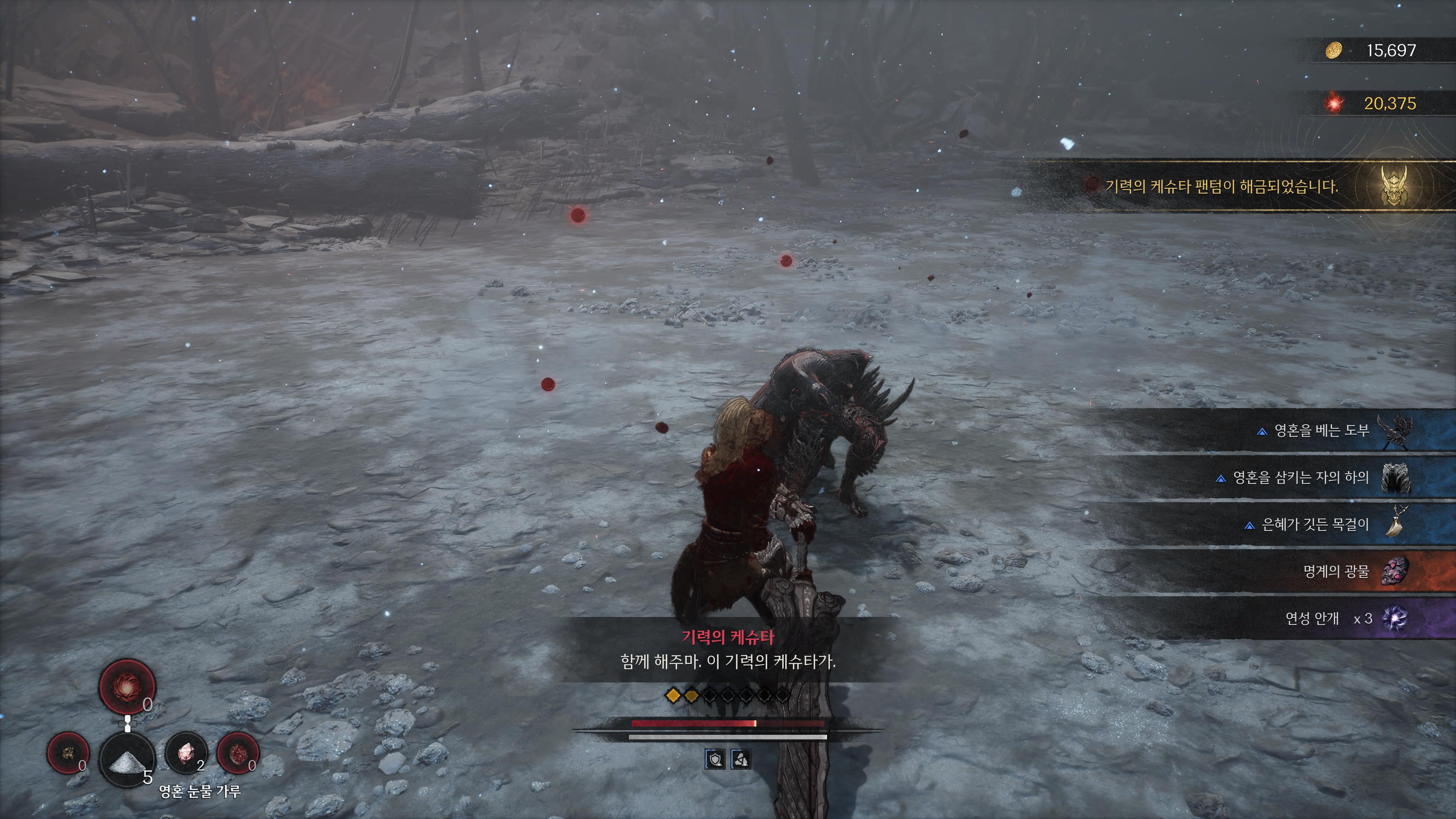Select the brown nugget item slot
The image size is (1456, 819).
pyautogui.click(x=68, y=753)
